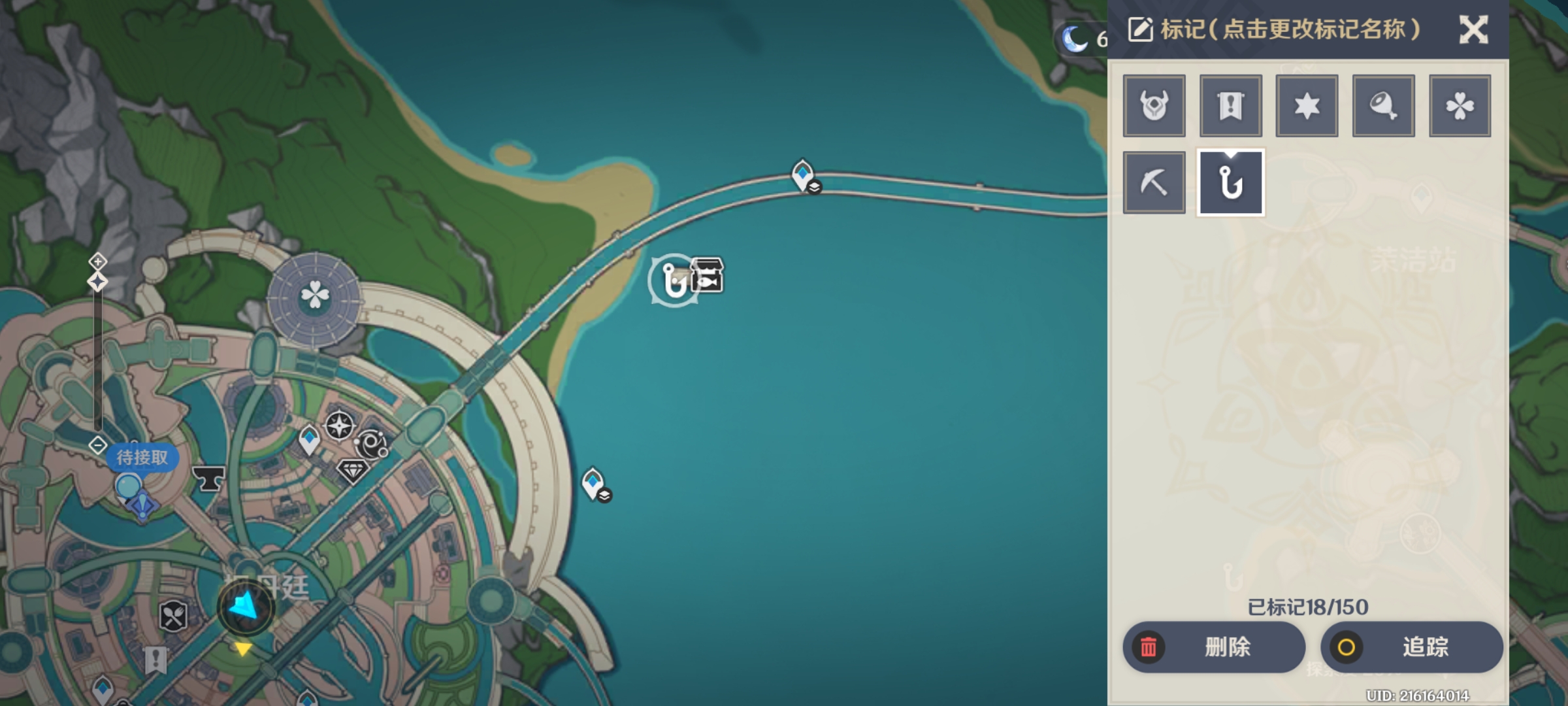1568x706 pixels.
Task: Open the restaurant fork-and-knife map icon
Action: 173,616
